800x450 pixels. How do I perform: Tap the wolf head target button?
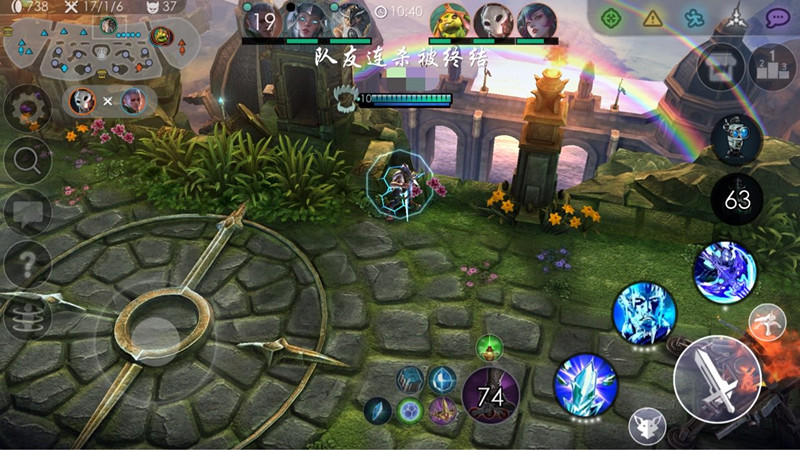tap(647, 427)
